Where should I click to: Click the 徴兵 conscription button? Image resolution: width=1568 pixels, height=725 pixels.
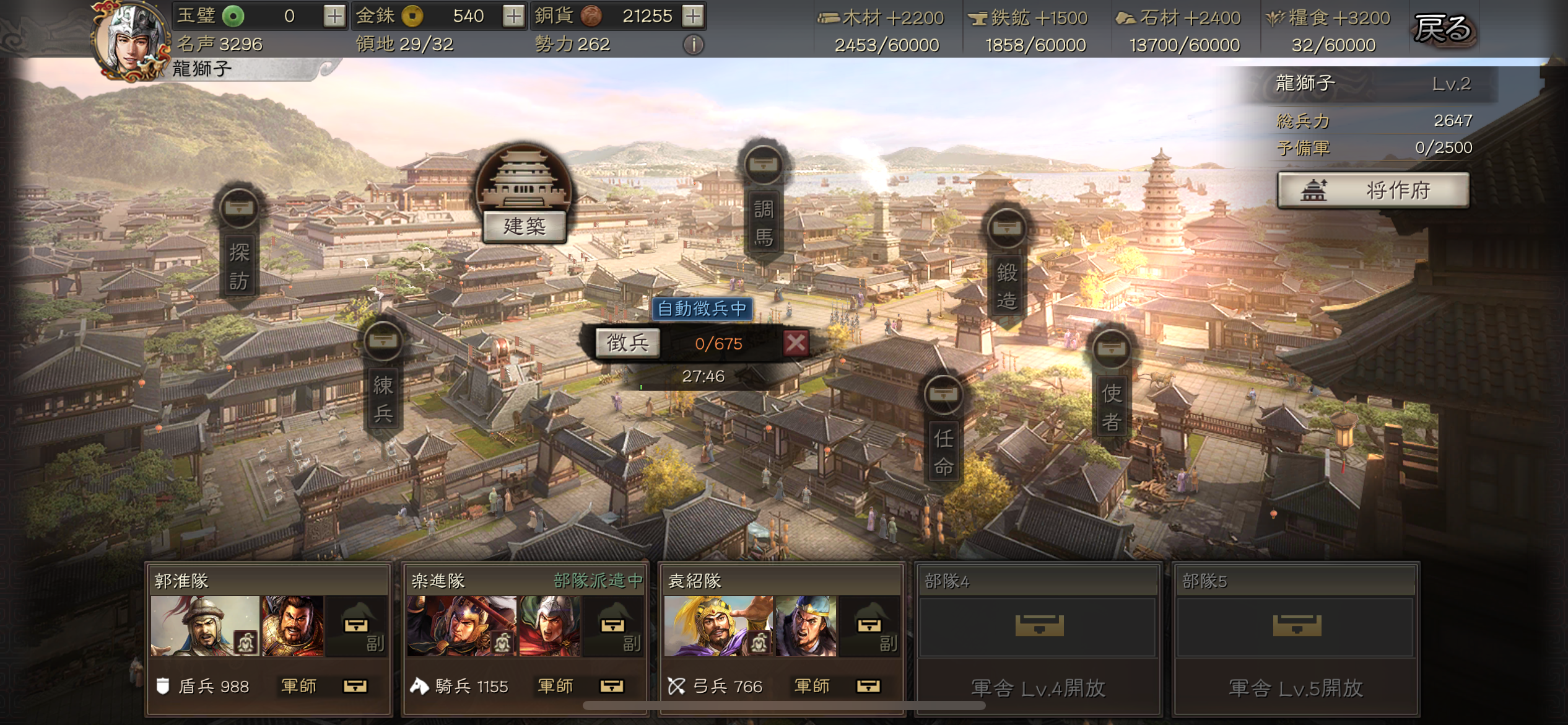pos(627,343)
